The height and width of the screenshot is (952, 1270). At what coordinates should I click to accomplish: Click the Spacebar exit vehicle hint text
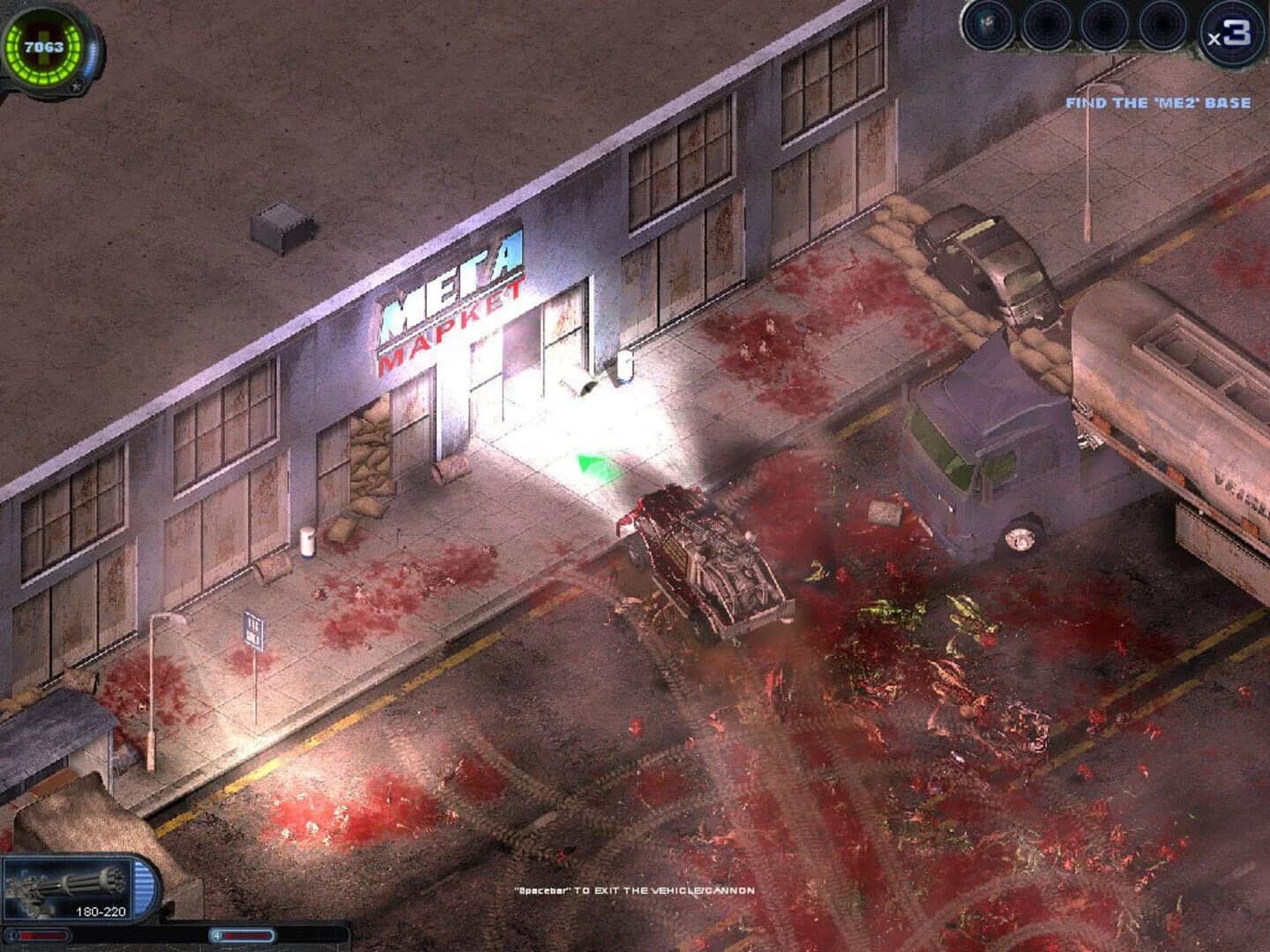[x=635, y=892]
